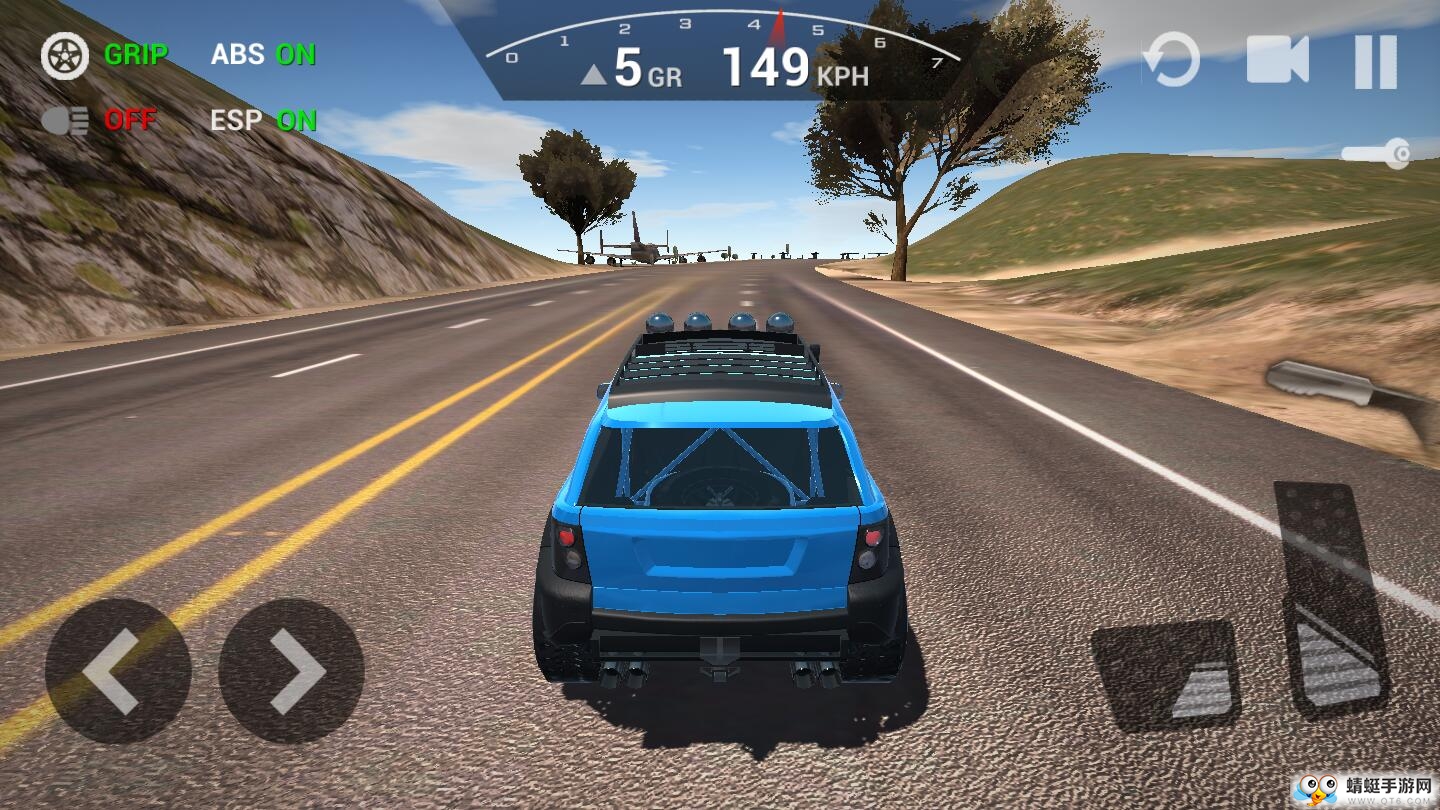Toggle ABS on or off

(x=263, y=55)
